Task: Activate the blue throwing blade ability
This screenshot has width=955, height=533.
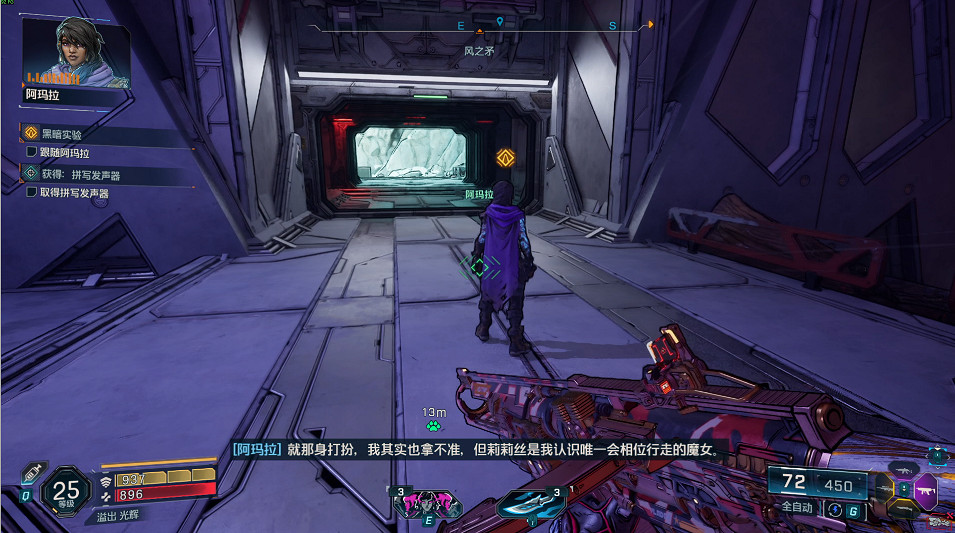Action: click(x=532, y=503)
